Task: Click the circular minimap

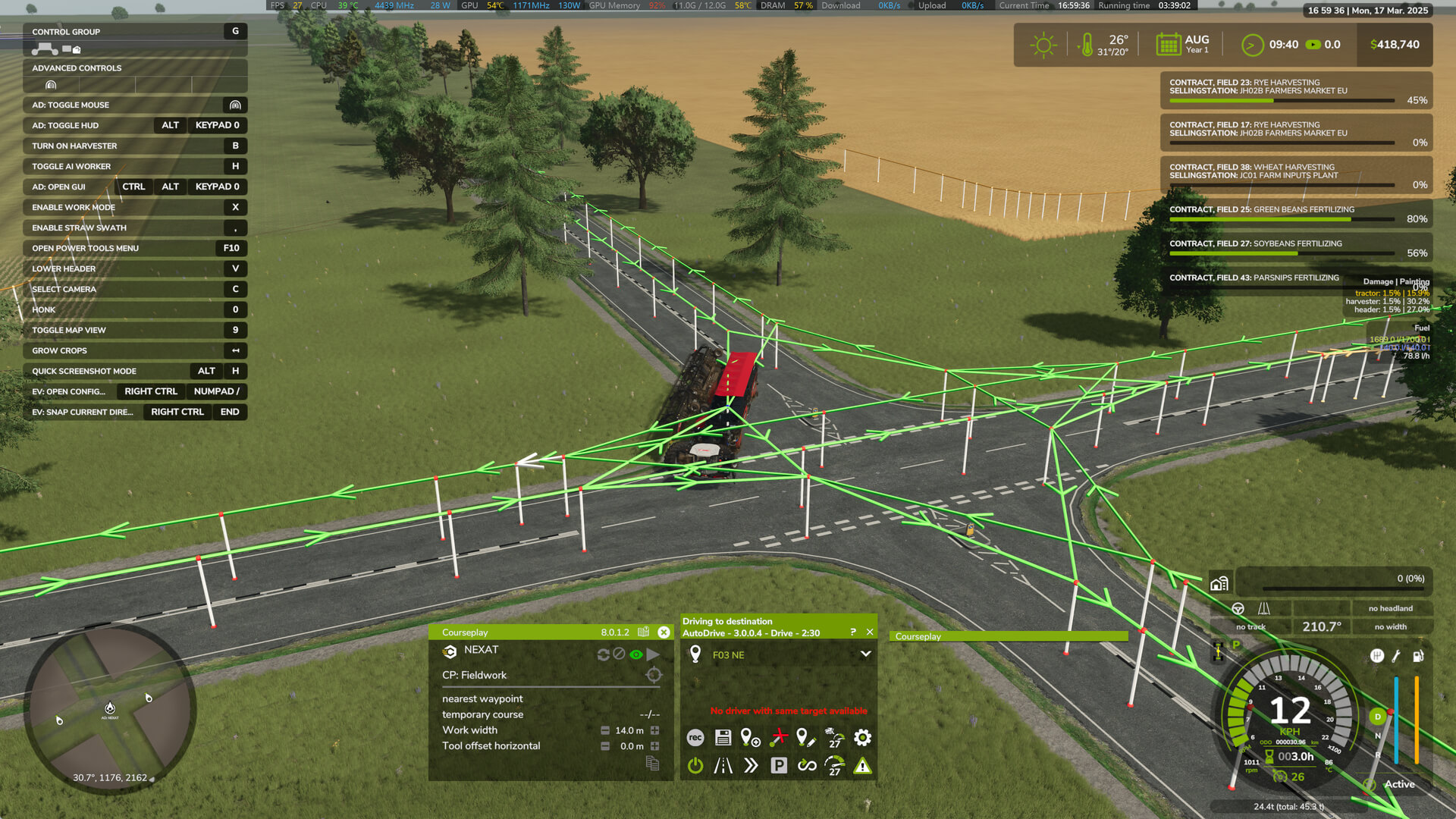Action: (x=111, y=709)
